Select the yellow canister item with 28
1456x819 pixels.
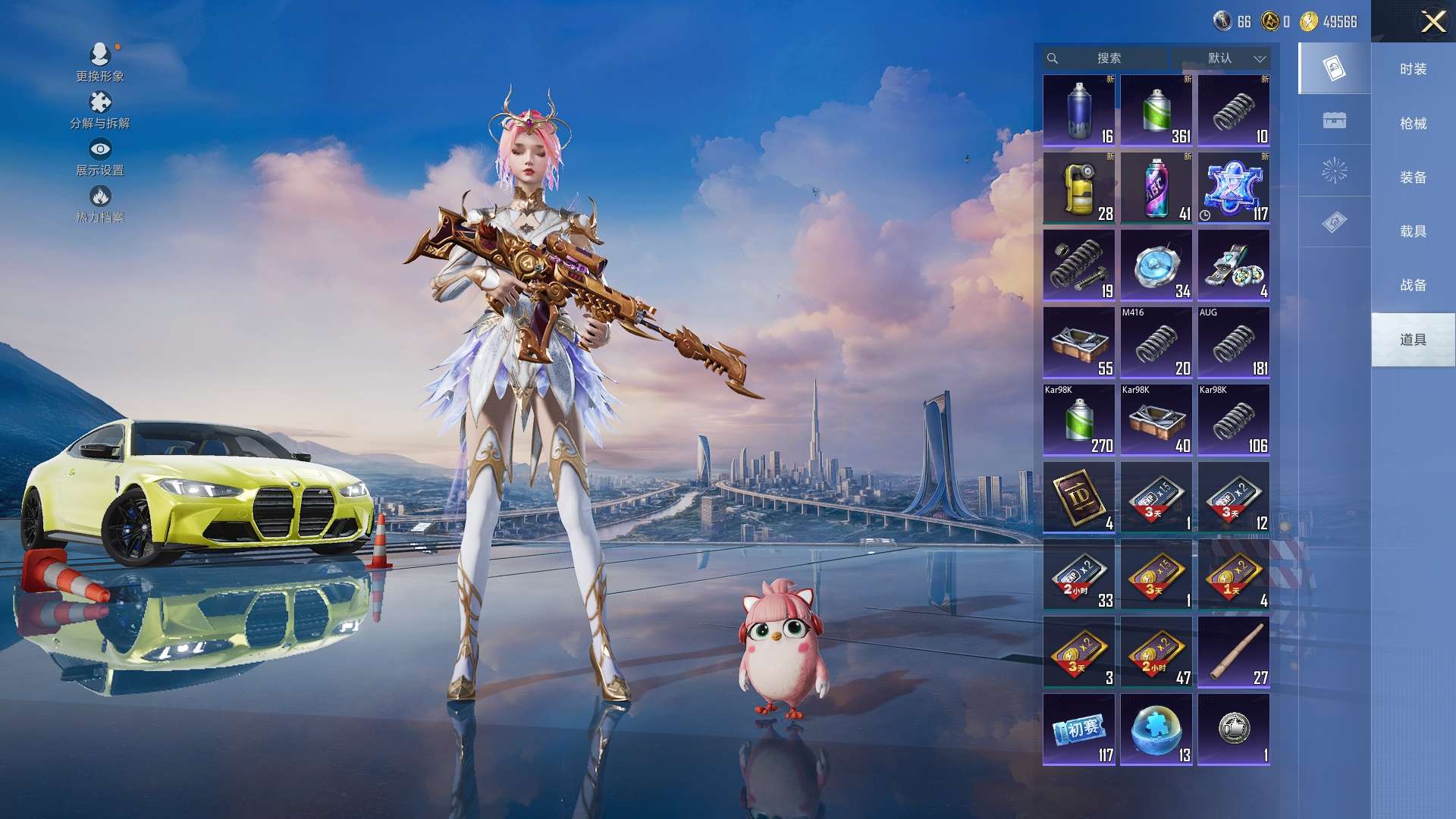coord(1078,188)
